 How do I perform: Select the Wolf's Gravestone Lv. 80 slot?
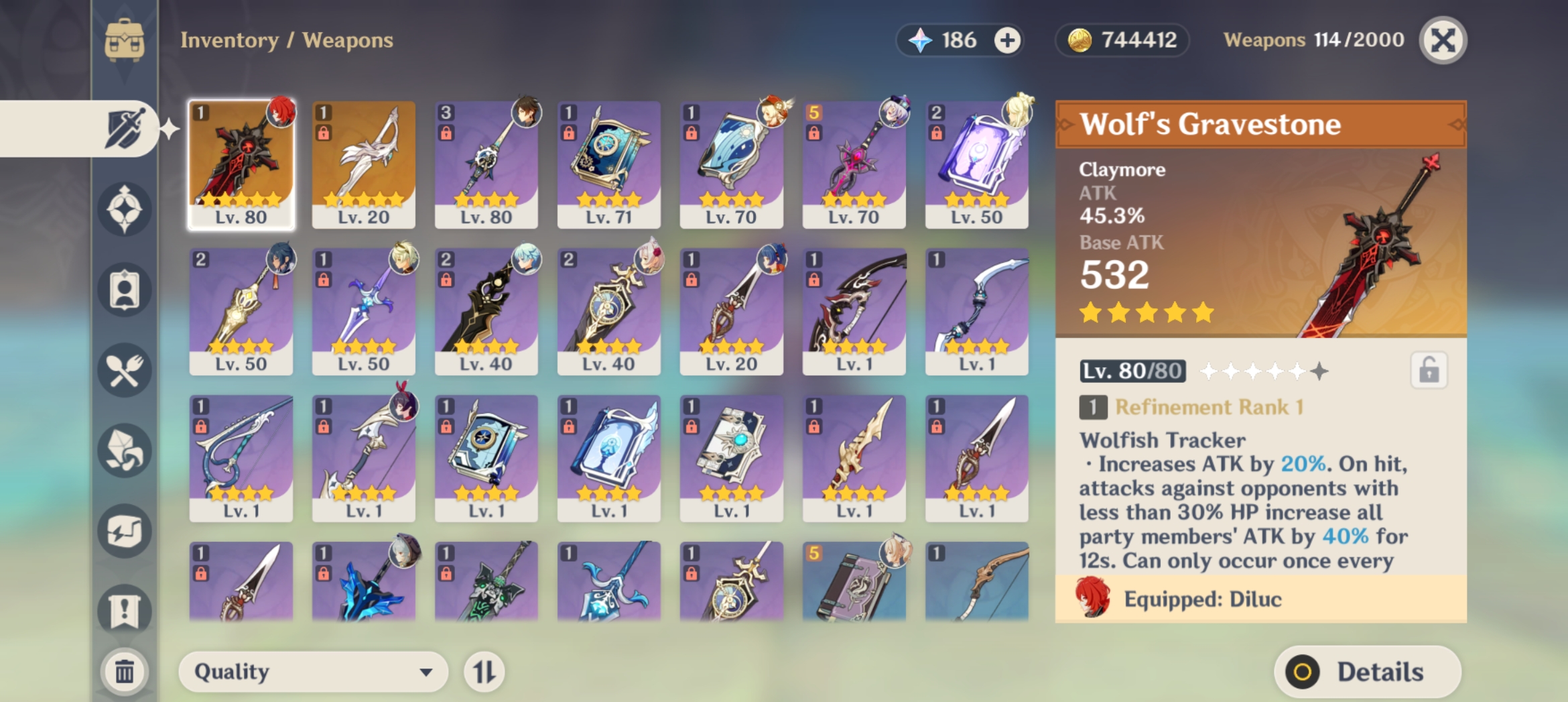coord(241,165)
